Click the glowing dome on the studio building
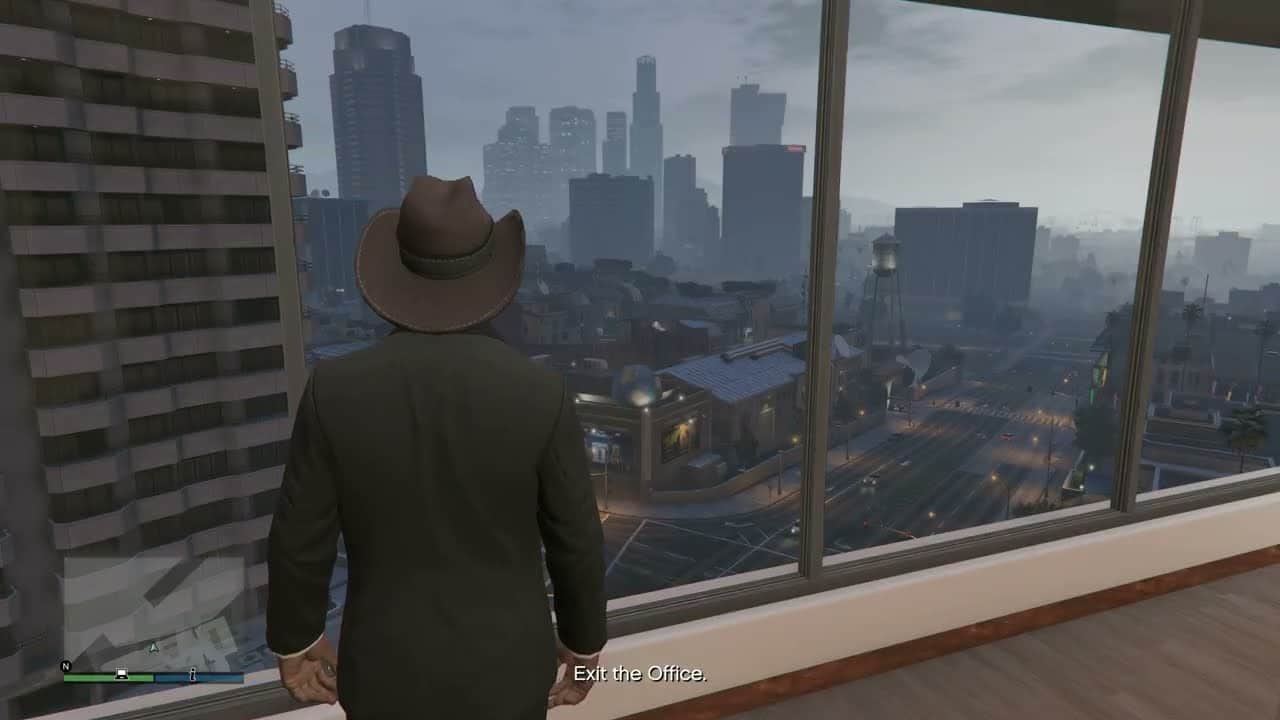Viewport: 1280px width, 720px height. (x=637, y=385)
